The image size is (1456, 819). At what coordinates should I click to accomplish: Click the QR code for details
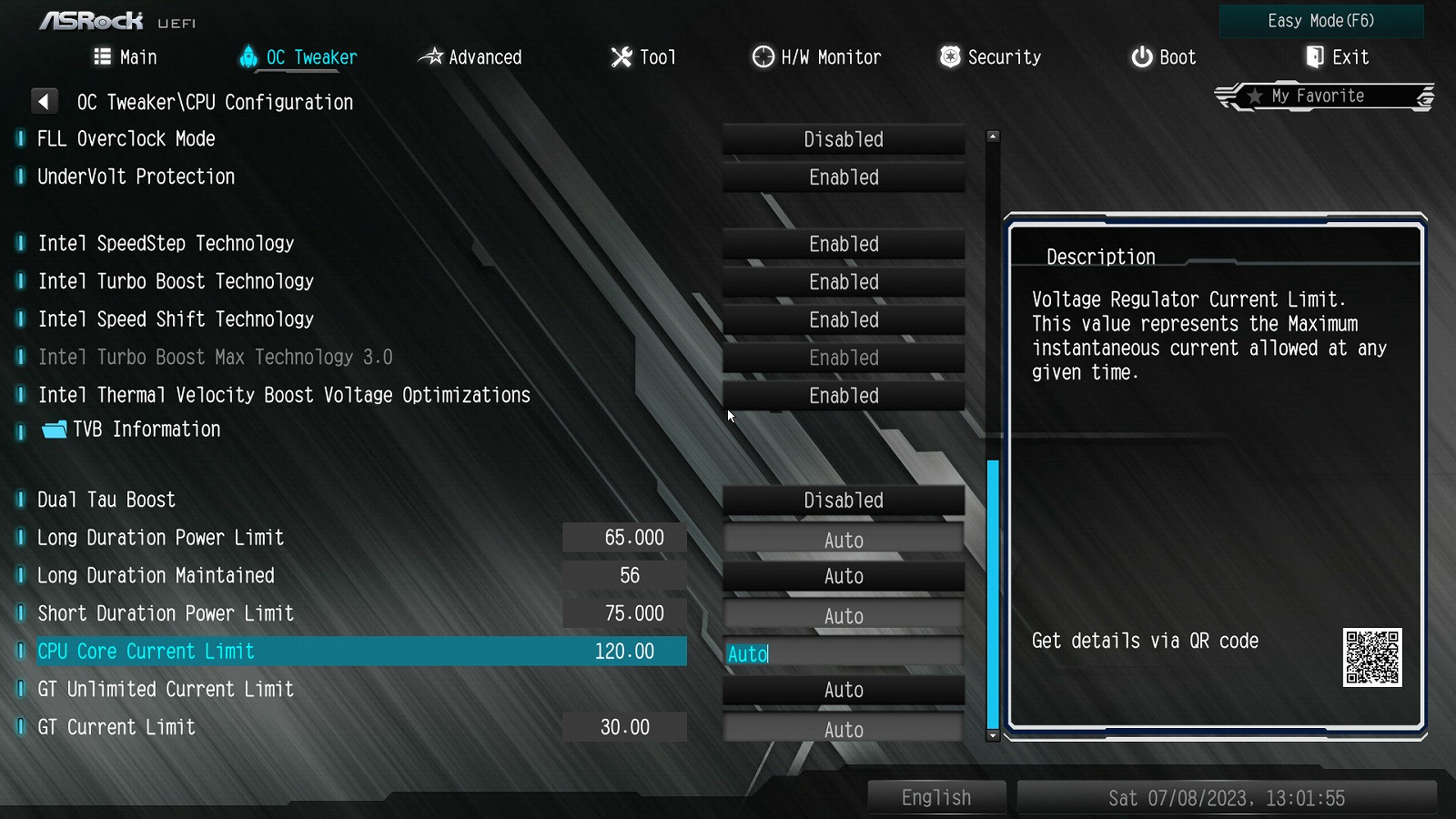(x=1372, y=657)
